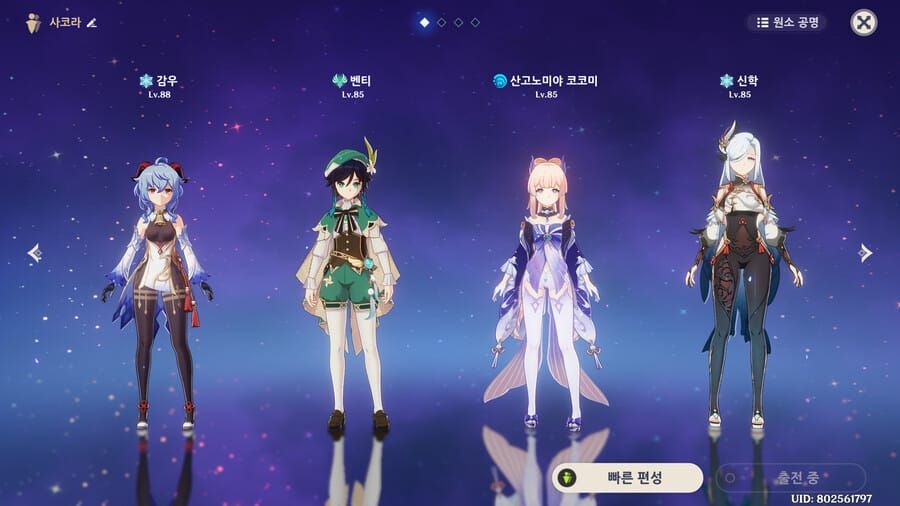This screenshot has height=506, width=900.
Task: Close the party setup screen
Action: coord(863,22)
